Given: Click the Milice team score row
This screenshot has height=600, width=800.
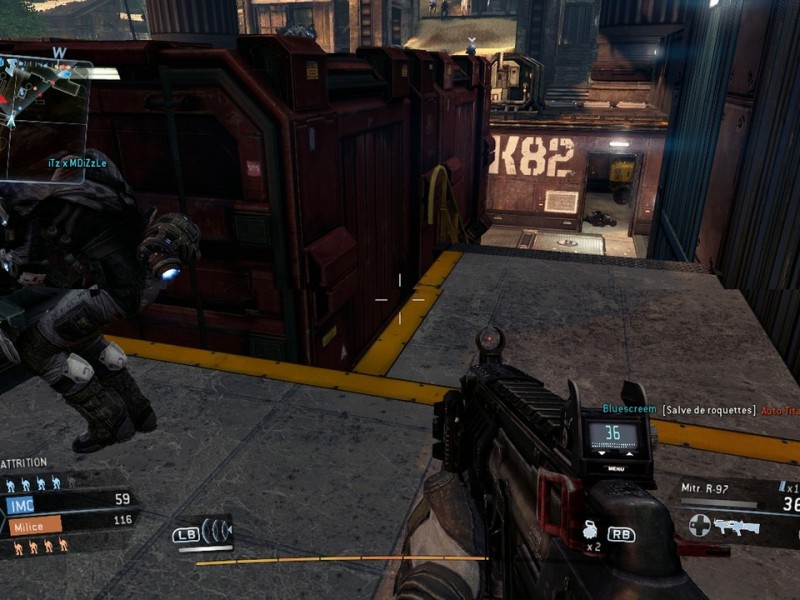Looking at the screenshot, I should click(x=68, y=522).
